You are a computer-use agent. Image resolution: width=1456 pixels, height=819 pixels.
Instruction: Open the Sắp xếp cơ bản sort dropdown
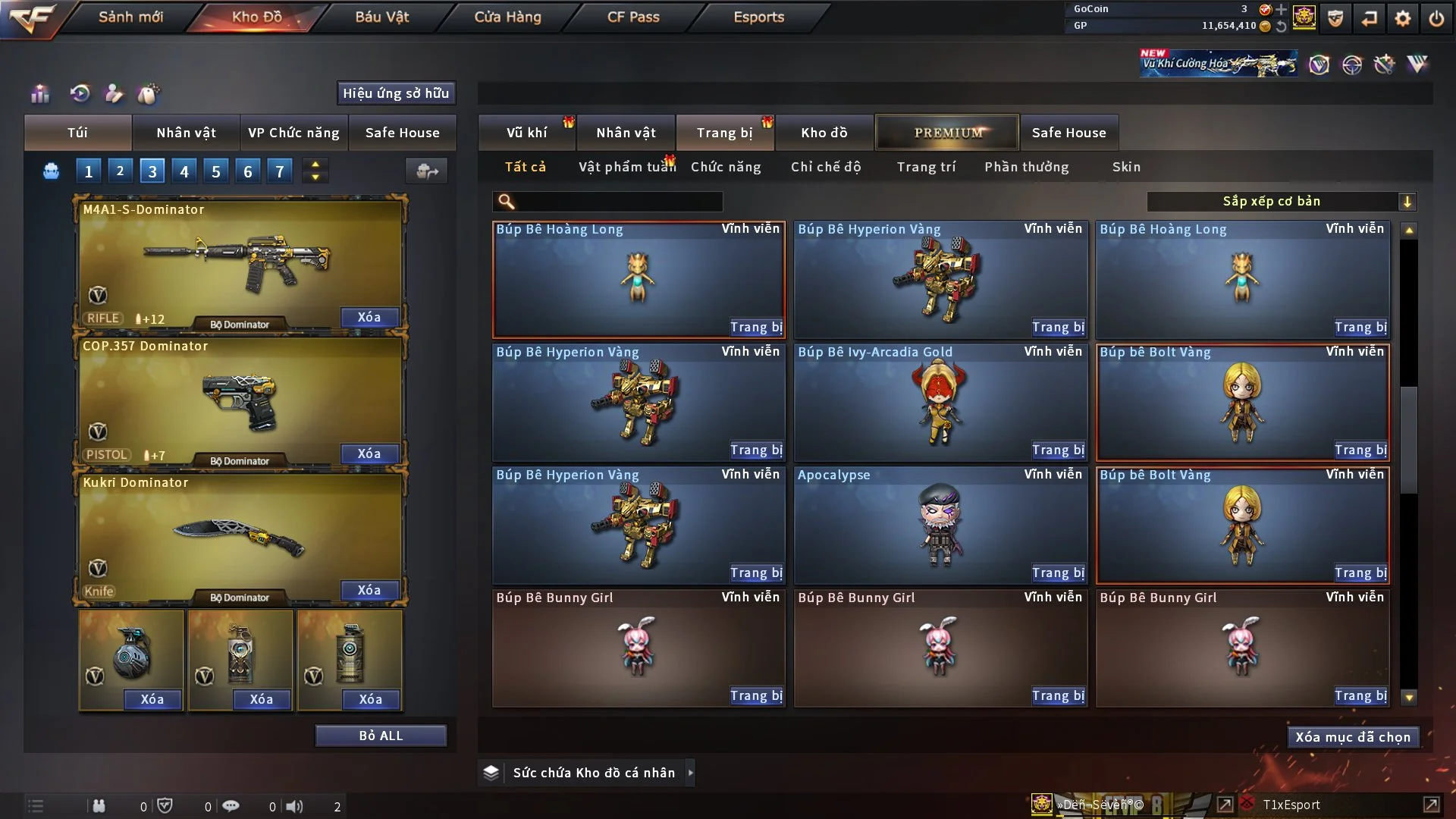[1281, 202]
